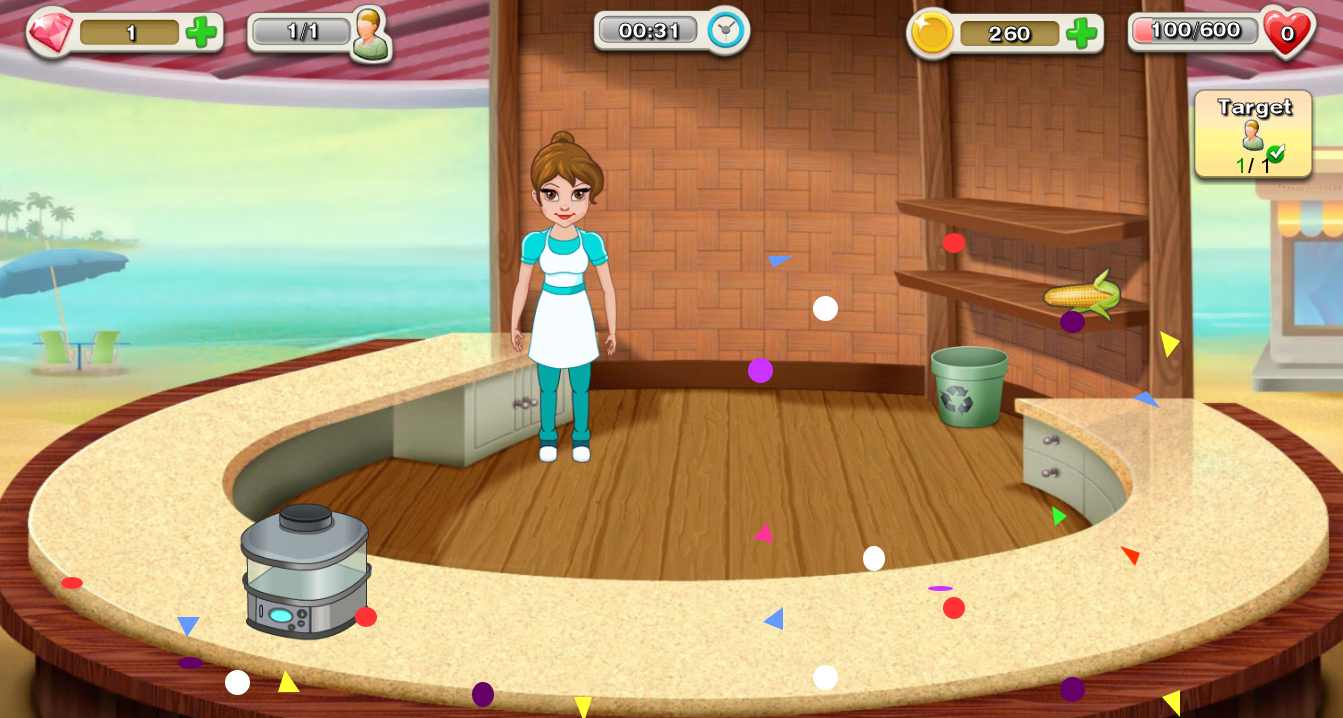Tap the red heart lives icon
The width and height of the screenshot is (1343, 718).
click(x=1287, y=34)
